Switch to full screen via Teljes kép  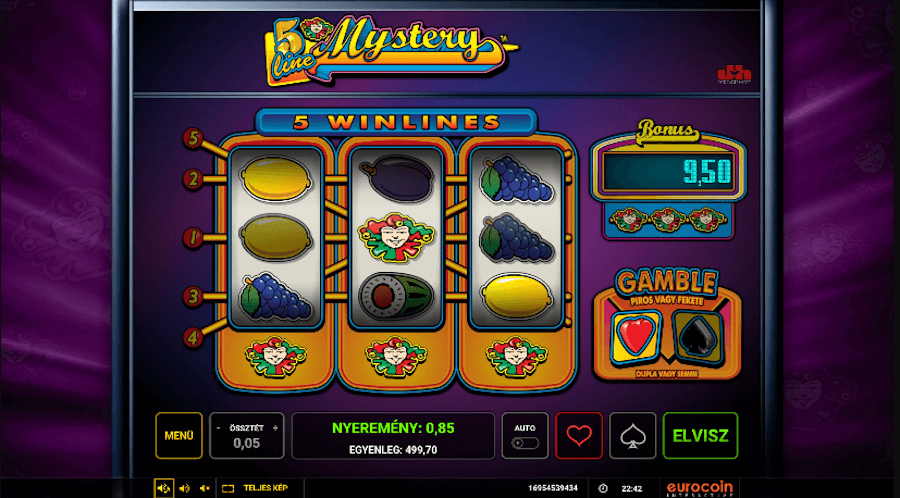pos(255,488)
